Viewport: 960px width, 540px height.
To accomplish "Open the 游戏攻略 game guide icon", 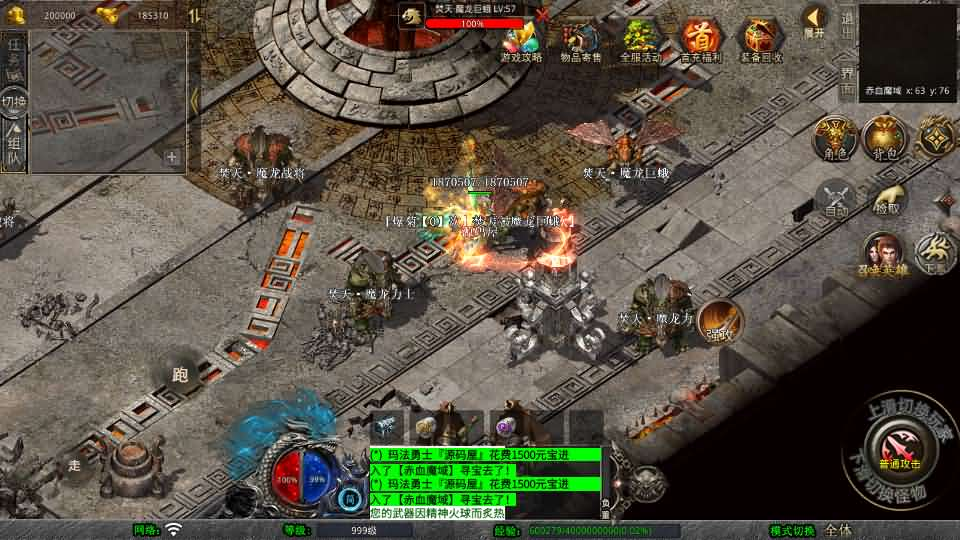I will [x=521, y=40].
